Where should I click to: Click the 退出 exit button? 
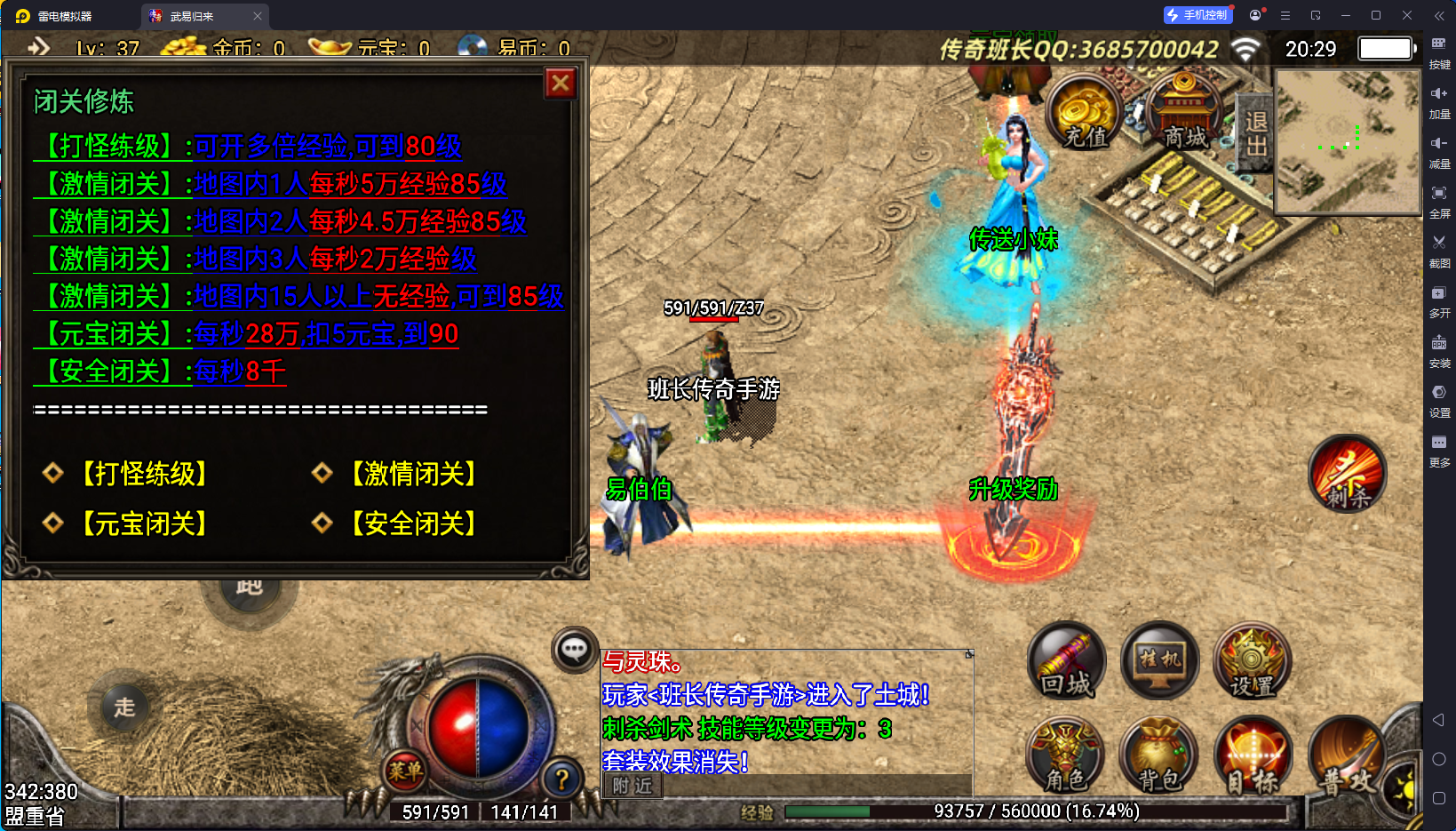click(1255, 133)
